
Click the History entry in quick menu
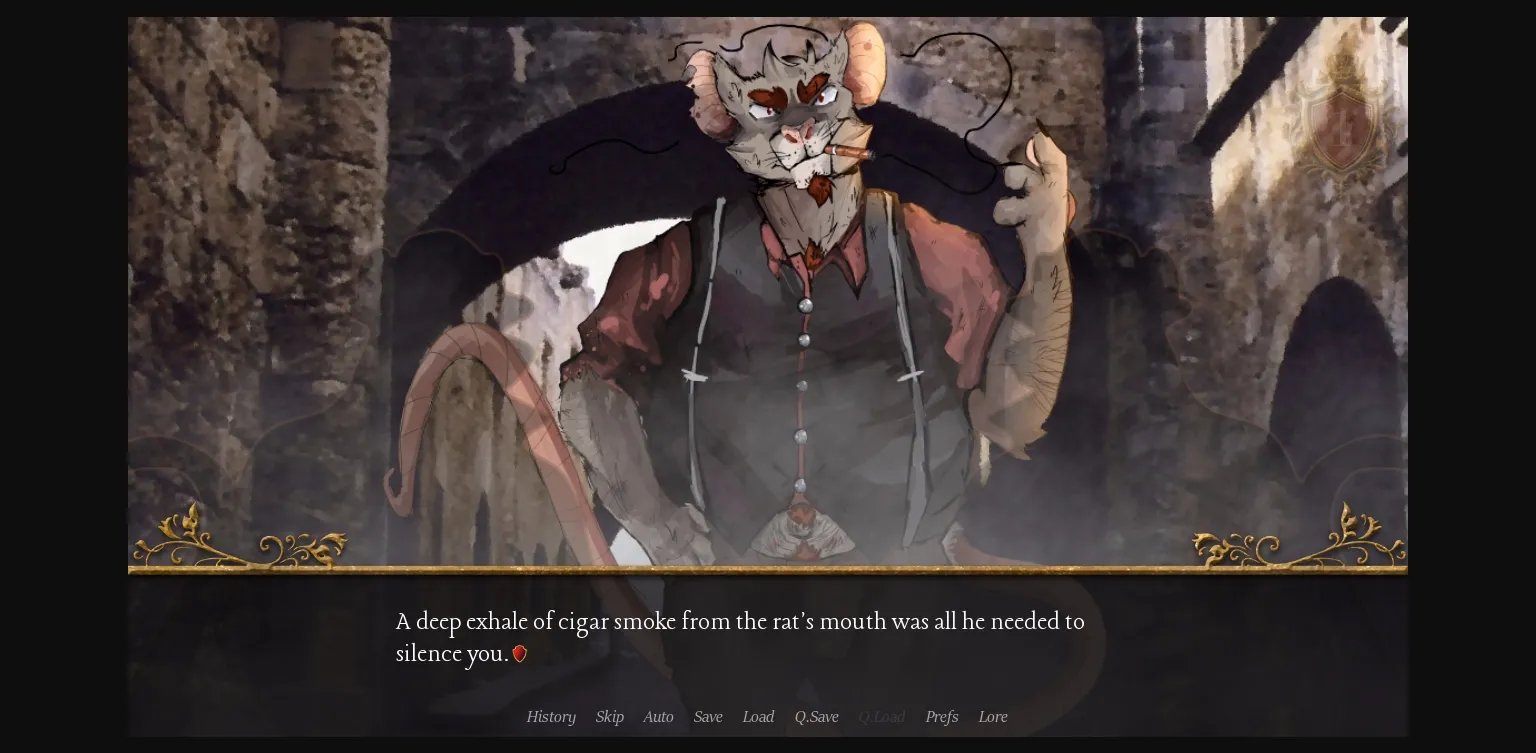551,717
